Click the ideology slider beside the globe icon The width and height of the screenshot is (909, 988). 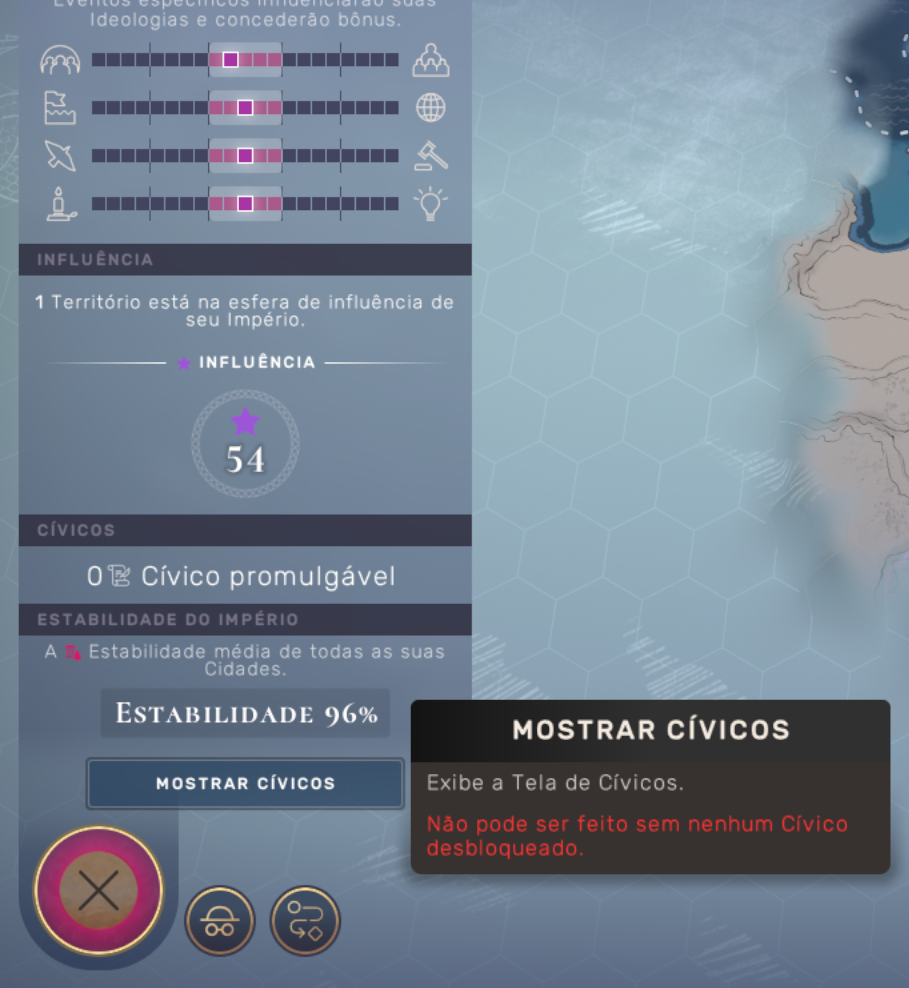[245, 108]
